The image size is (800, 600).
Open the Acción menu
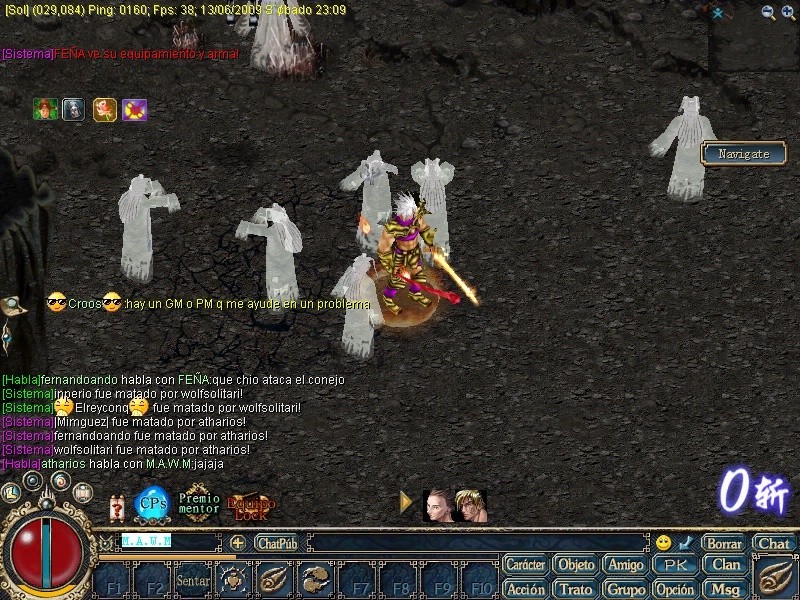click(x=525, y=589)
